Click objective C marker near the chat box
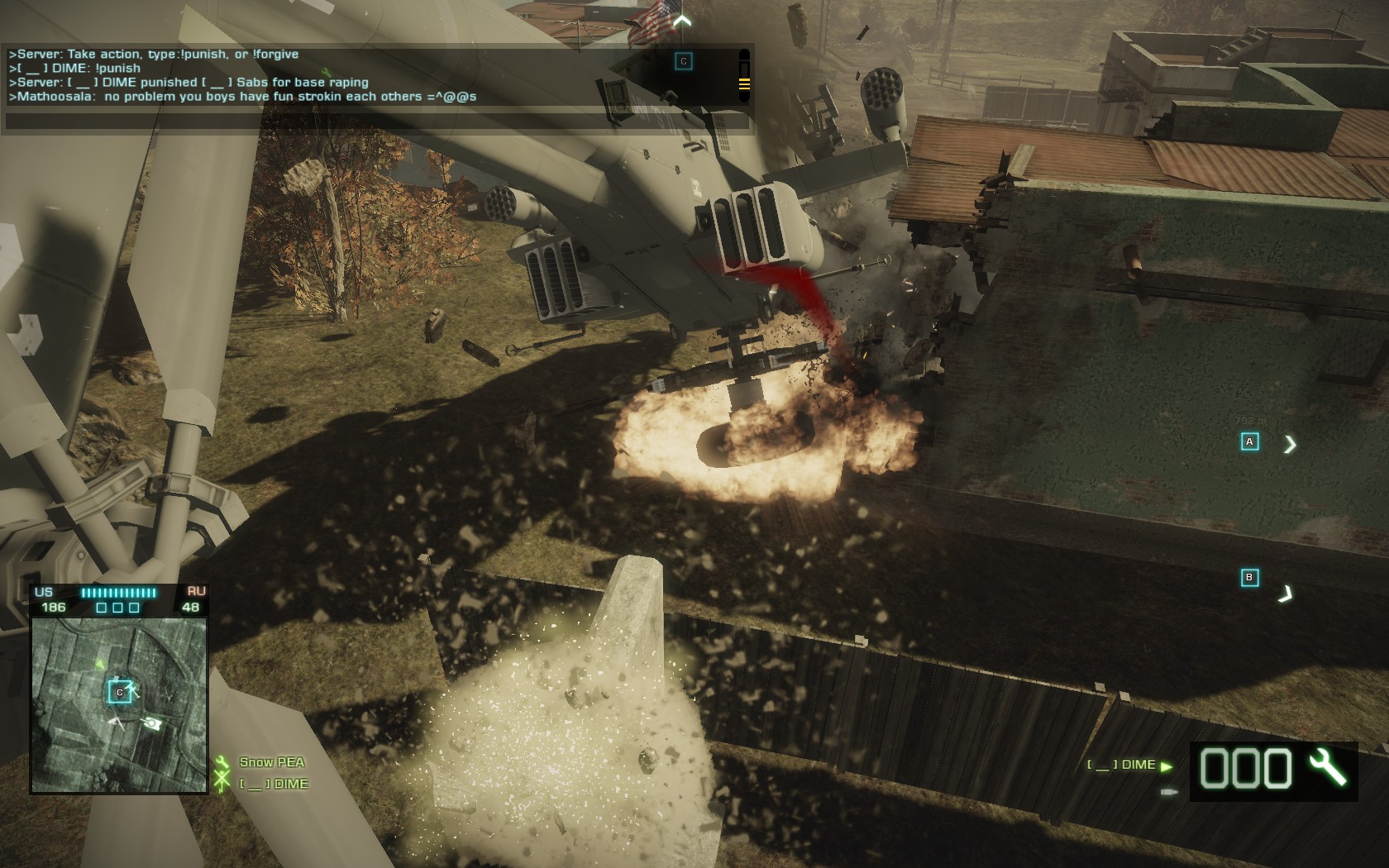Viewport: 1389px width, 868px height. pyautogui.click(x=683, y=61)
